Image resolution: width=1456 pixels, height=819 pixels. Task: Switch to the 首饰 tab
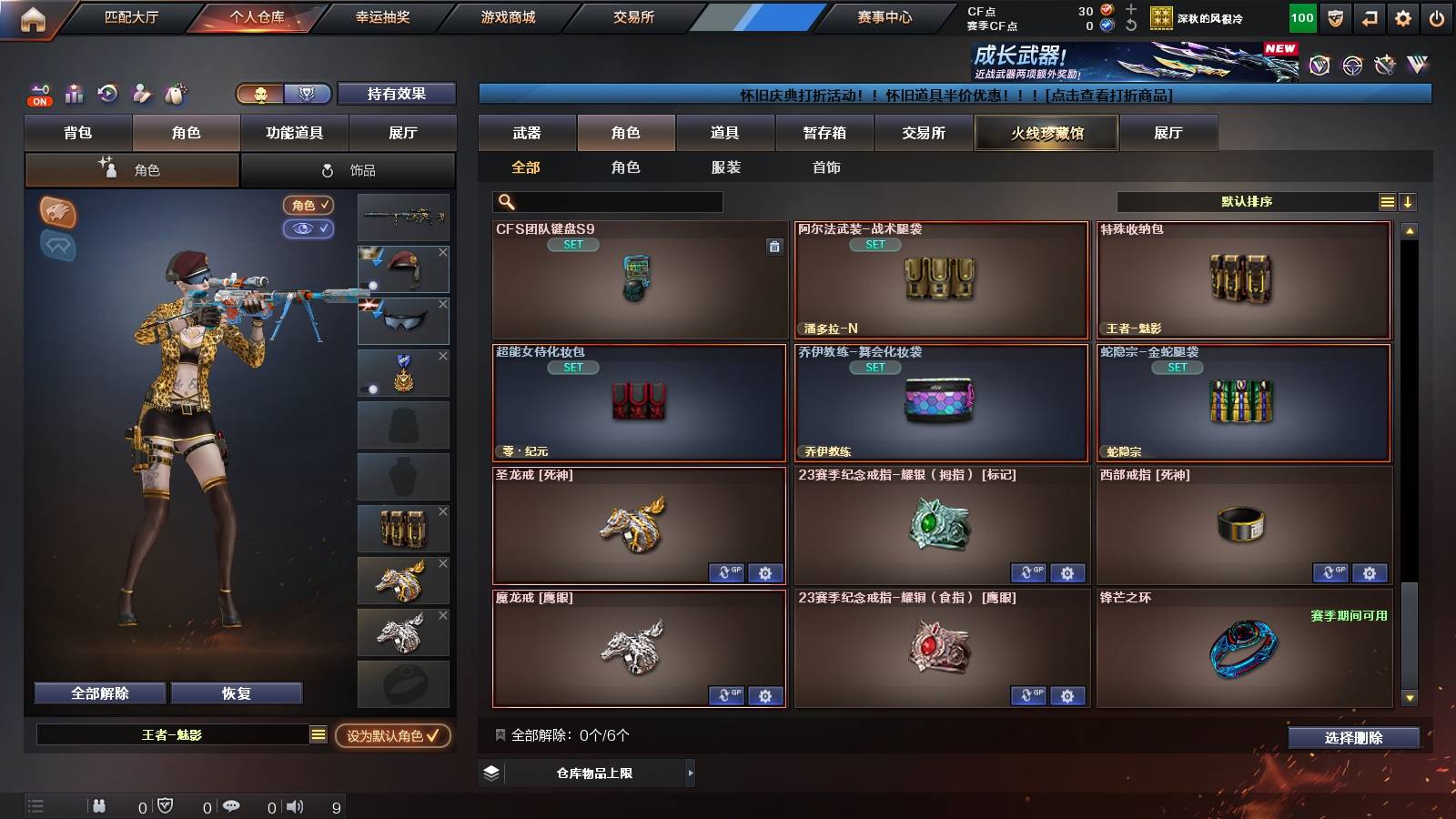[x=826, y=167]
